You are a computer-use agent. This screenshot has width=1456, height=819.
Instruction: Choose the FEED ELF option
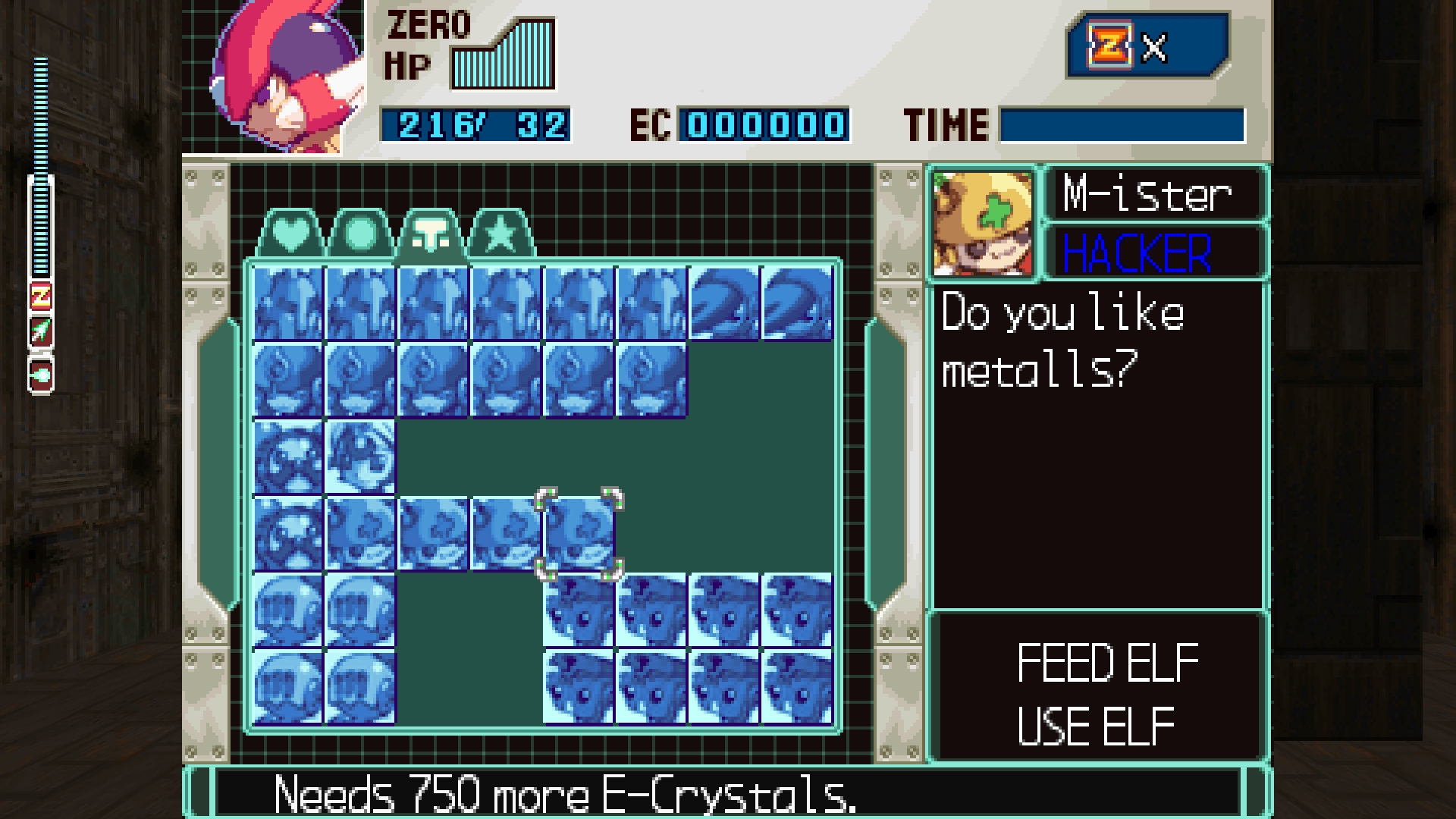pos(1106,663)
